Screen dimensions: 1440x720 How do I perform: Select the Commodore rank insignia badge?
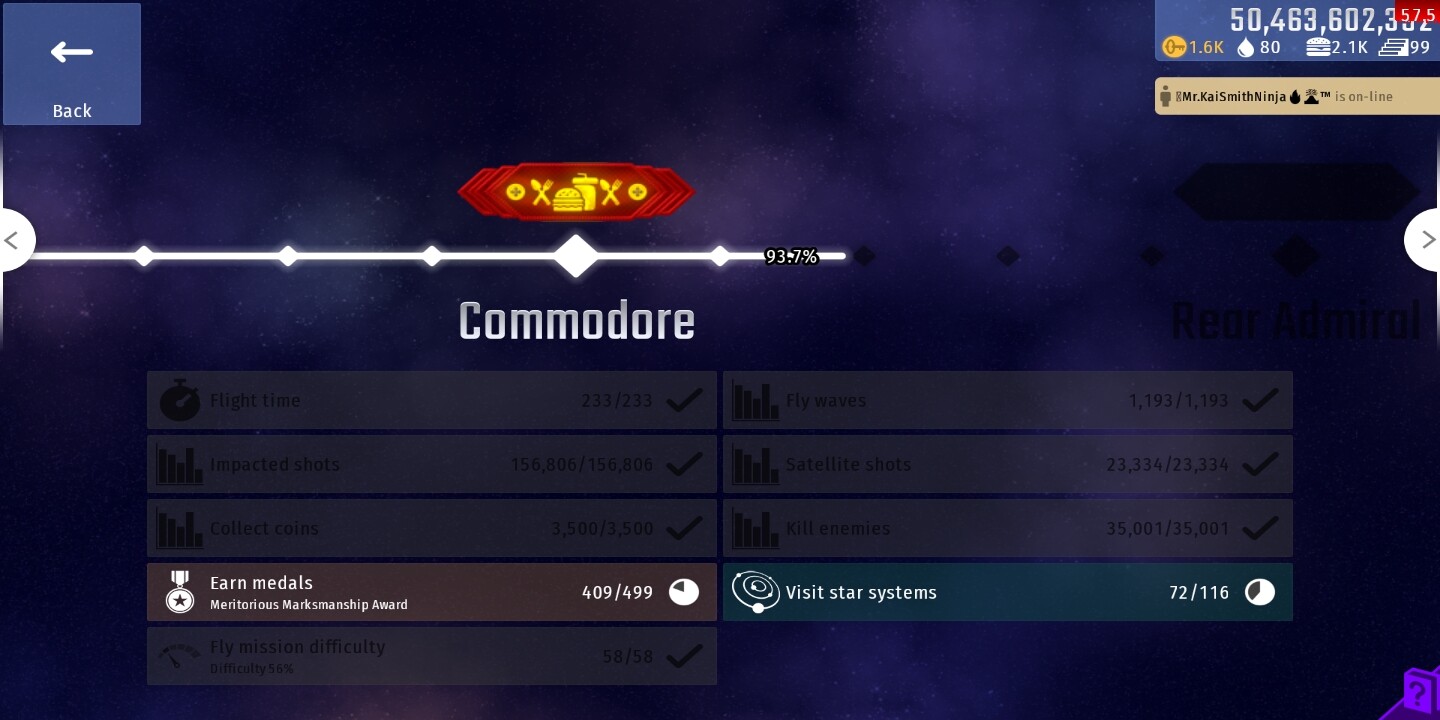[576, 192]
